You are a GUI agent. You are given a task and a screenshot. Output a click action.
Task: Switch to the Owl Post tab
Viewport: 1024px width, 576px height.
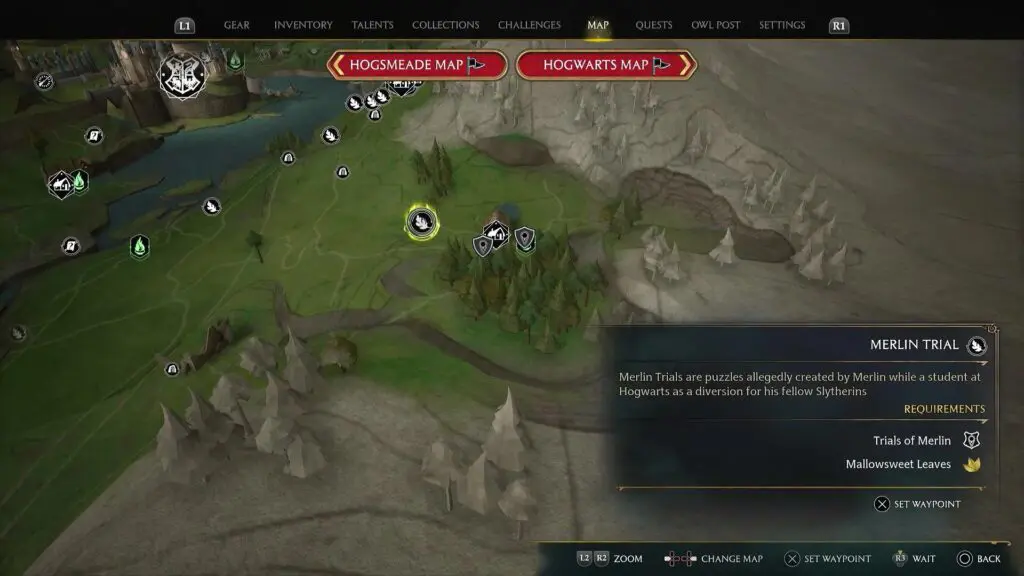(x=716, y=25)
